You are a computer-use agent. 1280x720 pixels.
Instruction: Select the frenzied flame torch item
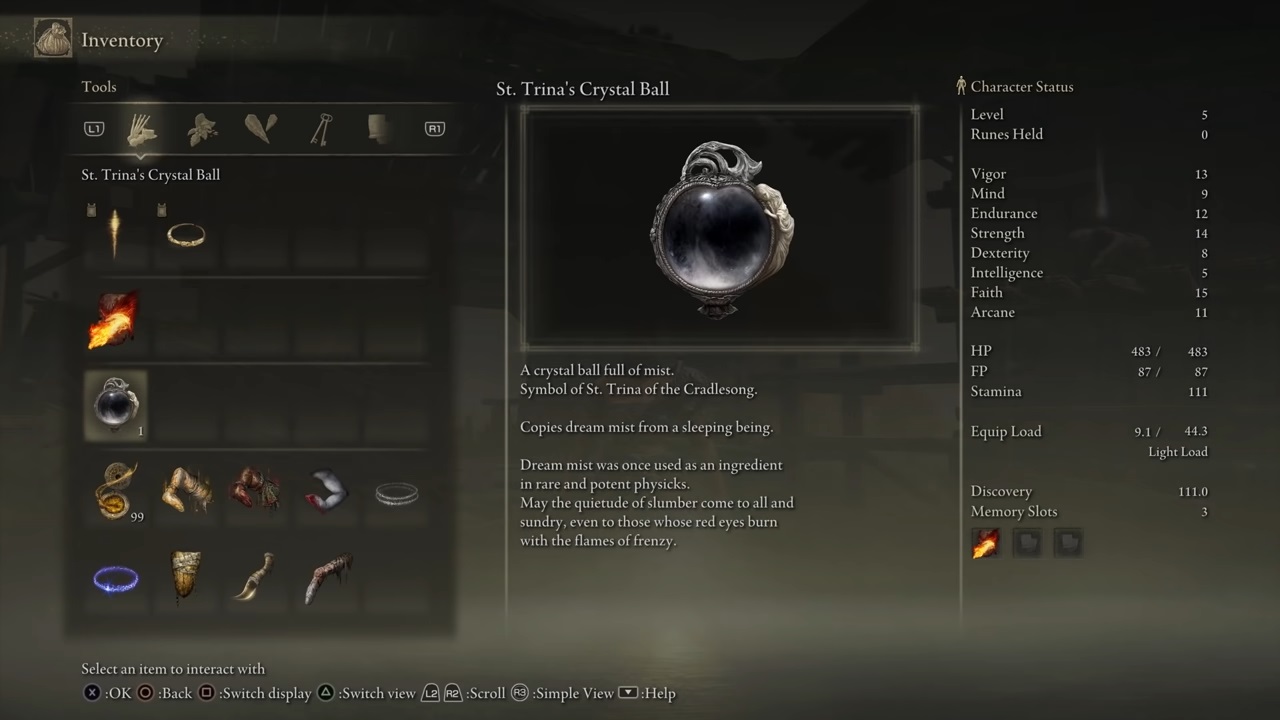click(x=115, y=320)
